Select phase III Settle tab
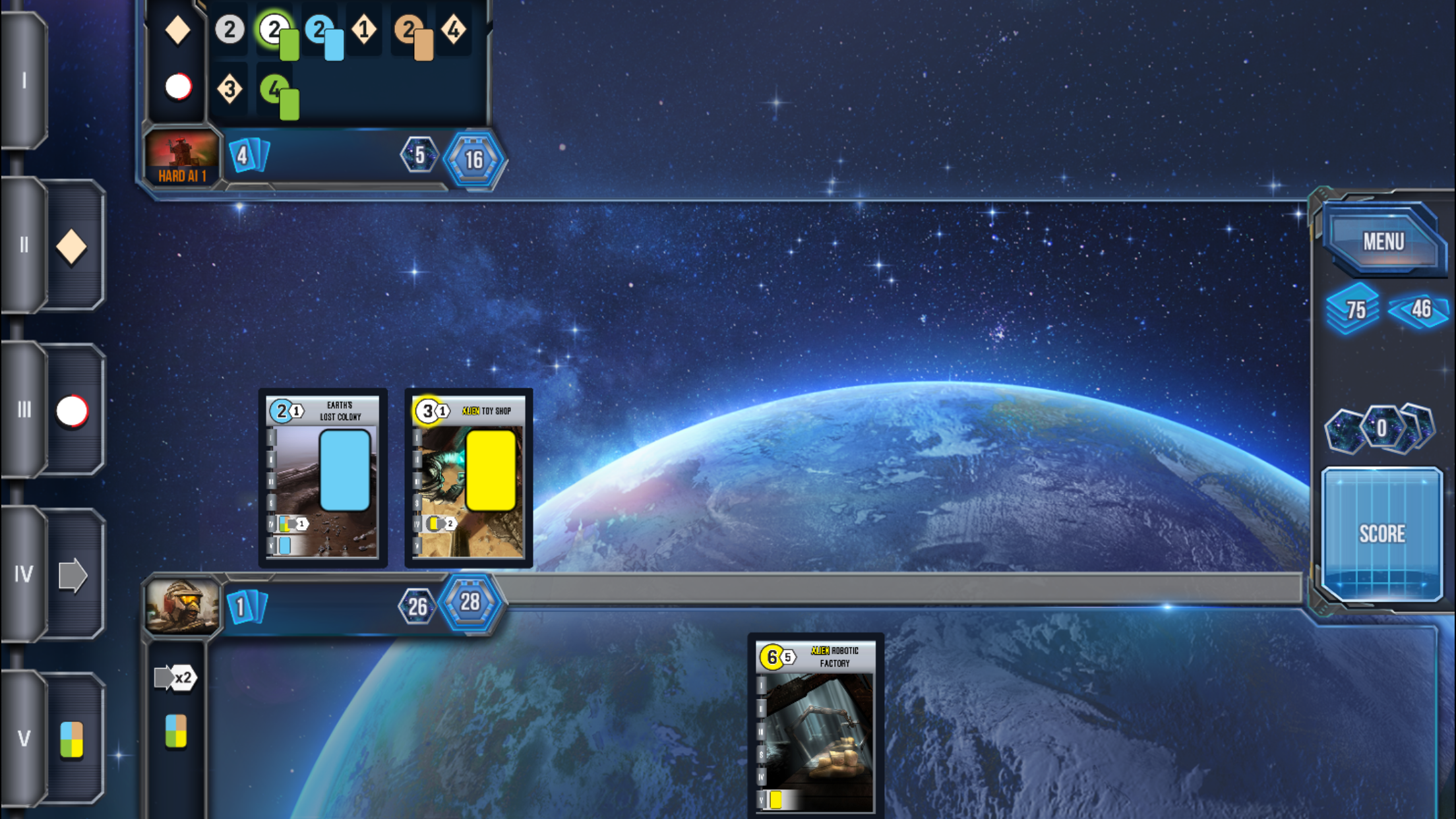This screenshot has height=819, width=1456. point(54,409)
